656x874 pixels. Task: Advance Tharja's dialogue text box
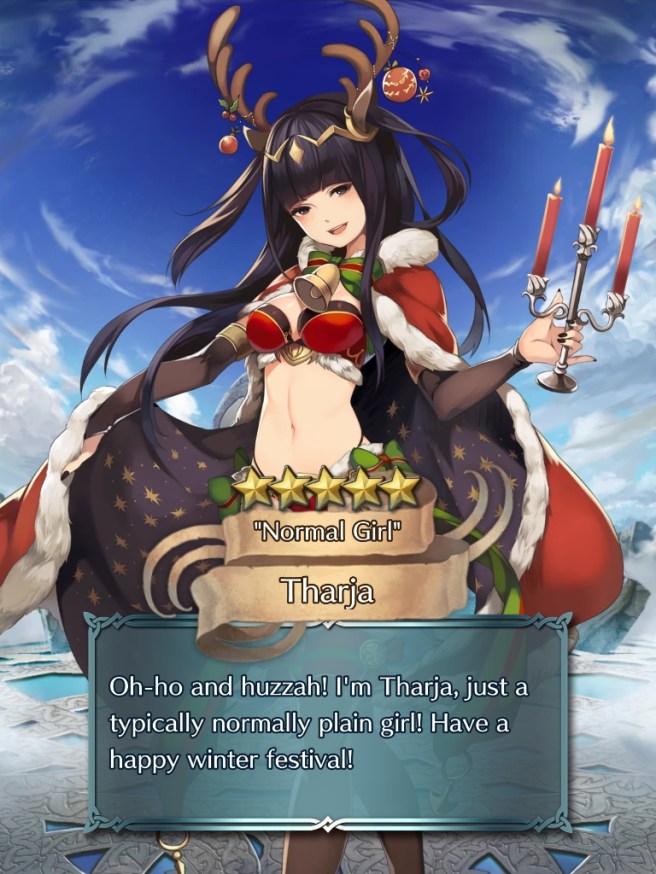(327, 718)
